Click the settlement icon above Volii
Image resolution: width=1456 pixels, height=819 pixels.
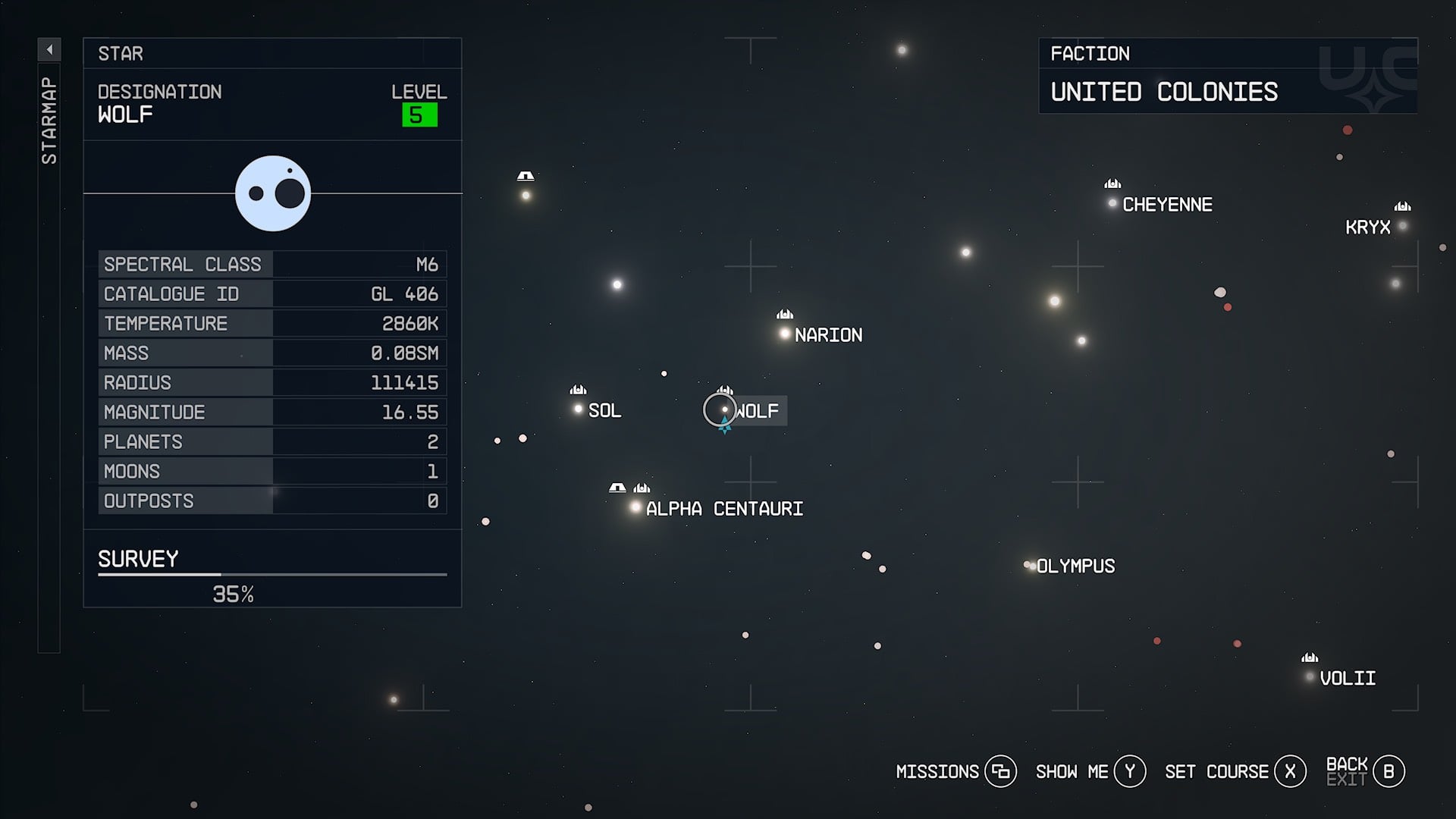point(1309,656)
